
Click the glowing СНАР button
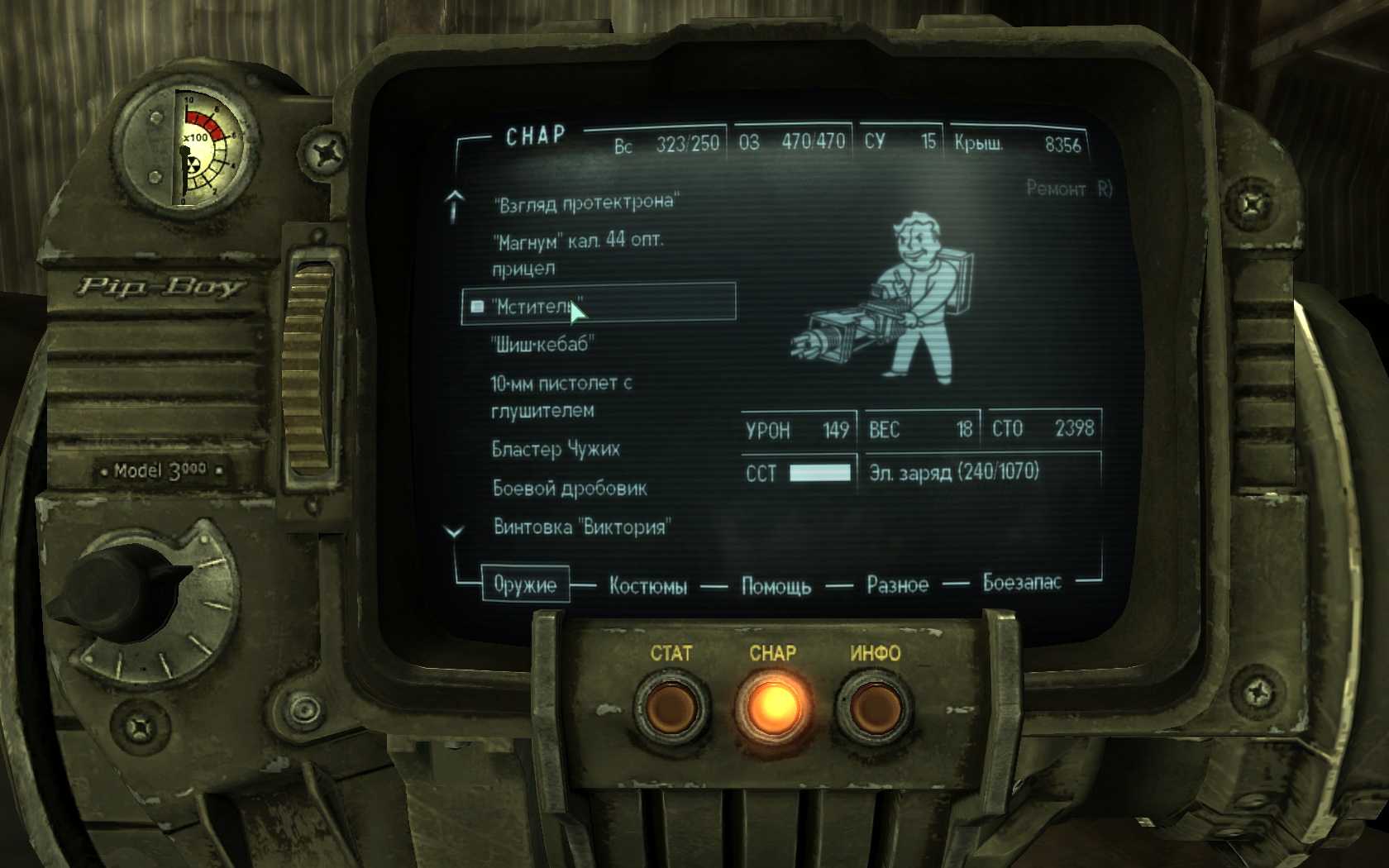click(772, 708)
